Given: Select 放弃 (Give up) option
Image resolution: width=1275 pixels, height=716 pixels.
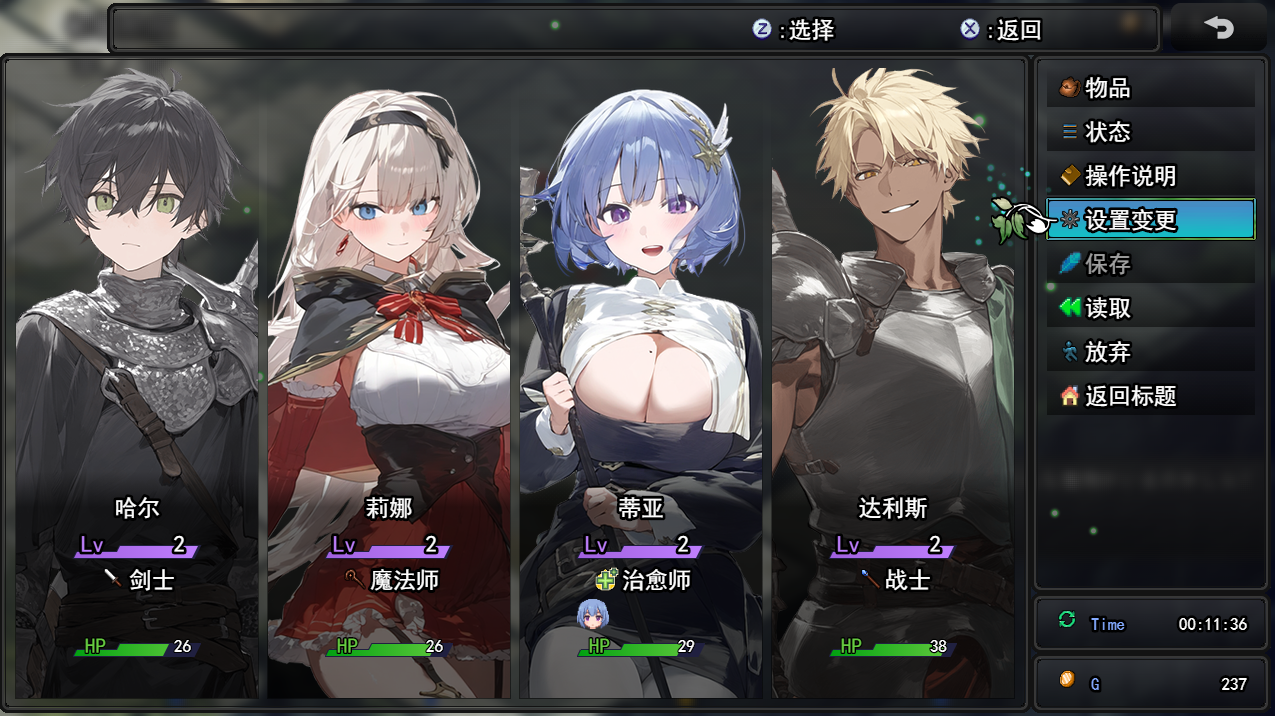Looking at the screenshot, I should (1150, 352).
